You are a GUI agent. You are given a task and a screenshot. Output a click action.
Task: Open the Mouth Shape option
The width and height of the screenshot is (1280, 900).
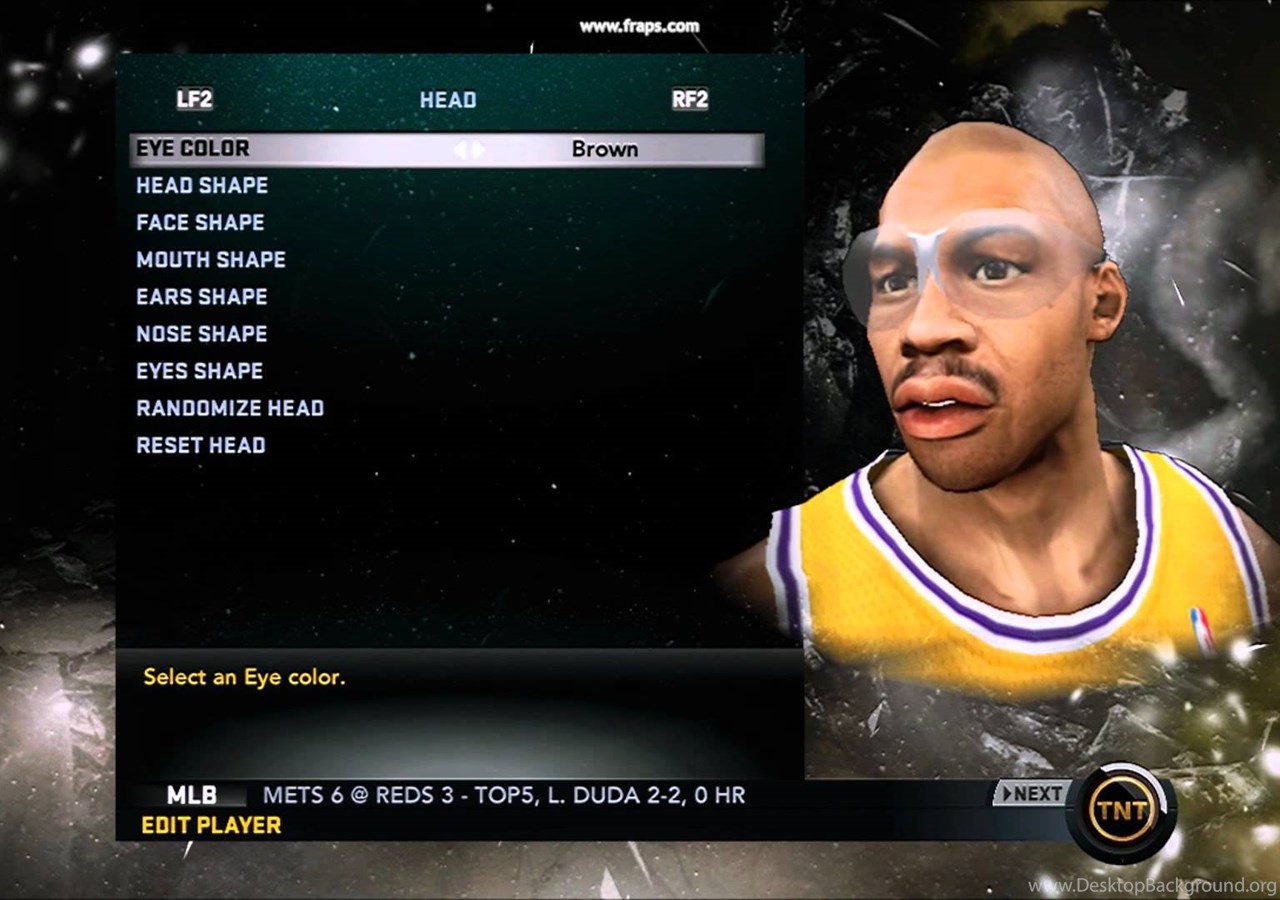[211, 260]
